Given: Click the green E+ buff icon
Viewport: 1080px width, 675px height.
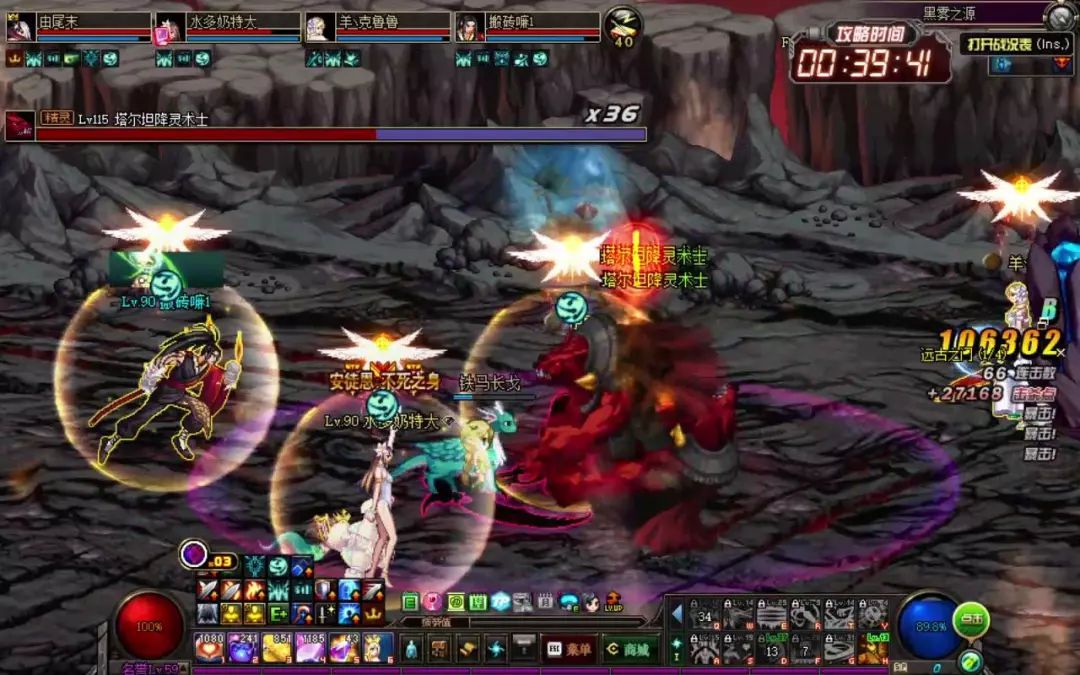Looking at the screenshot, I should pyautogui.click(x=278, y=613).
